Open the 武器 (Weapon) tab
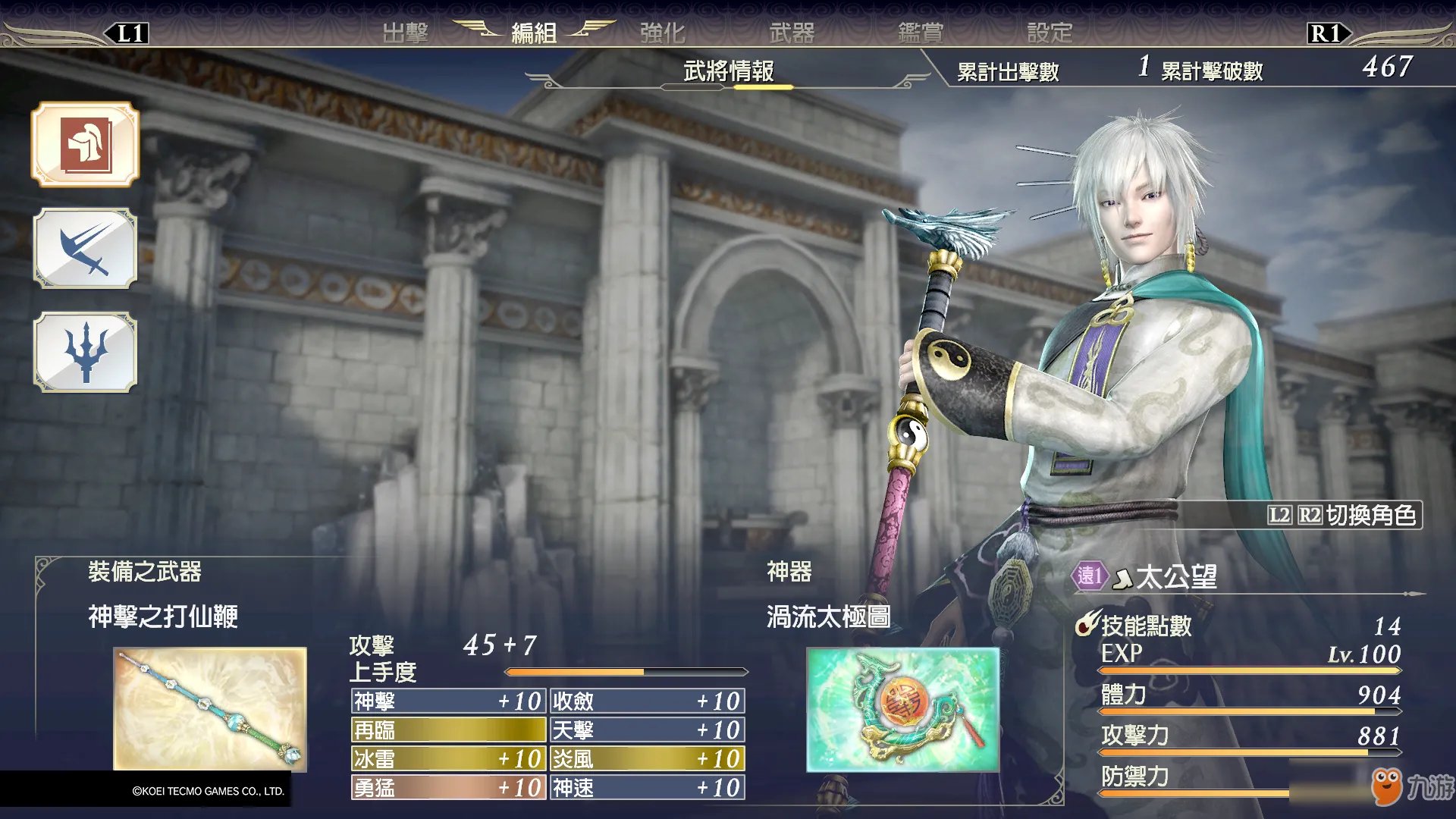Image resolution: width=1456 pixels, height=819 pixels. (x=792, y=33)
